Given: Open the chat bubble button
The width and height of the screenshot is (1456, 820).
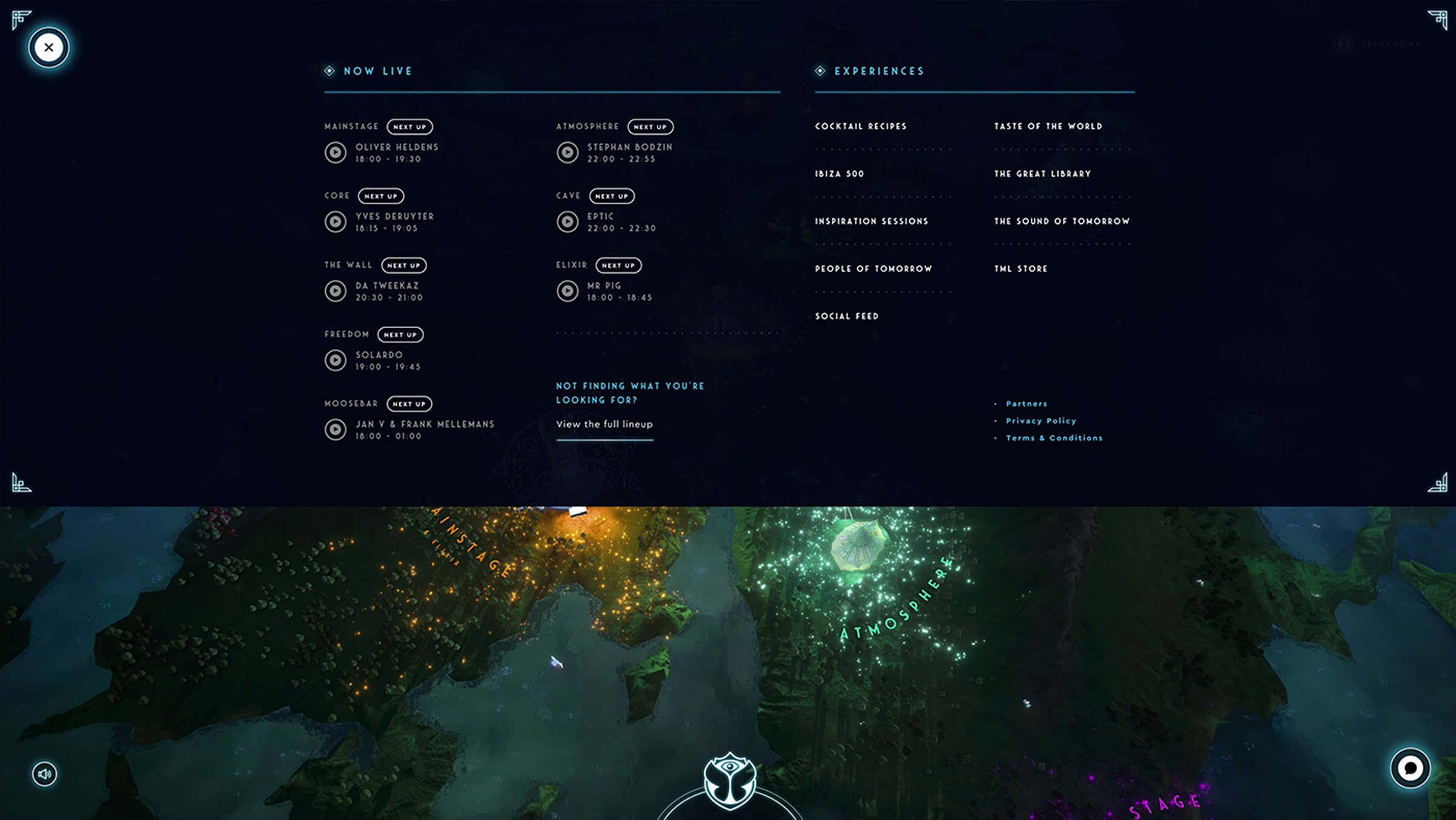Looking at the screenshot, I should tap(1410, 768).
